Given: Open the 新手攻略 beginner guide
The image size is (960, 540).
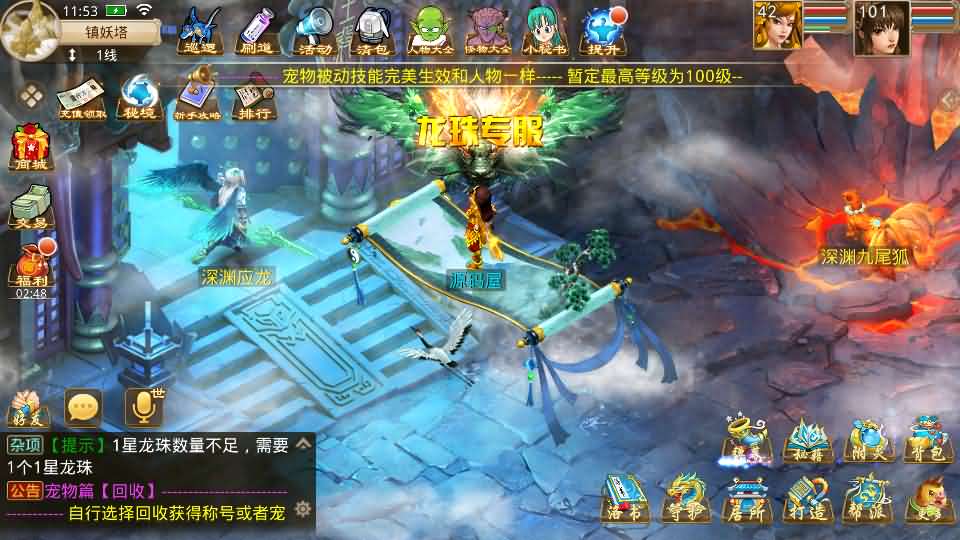Looking at the screenshot, I should [197, 97].
